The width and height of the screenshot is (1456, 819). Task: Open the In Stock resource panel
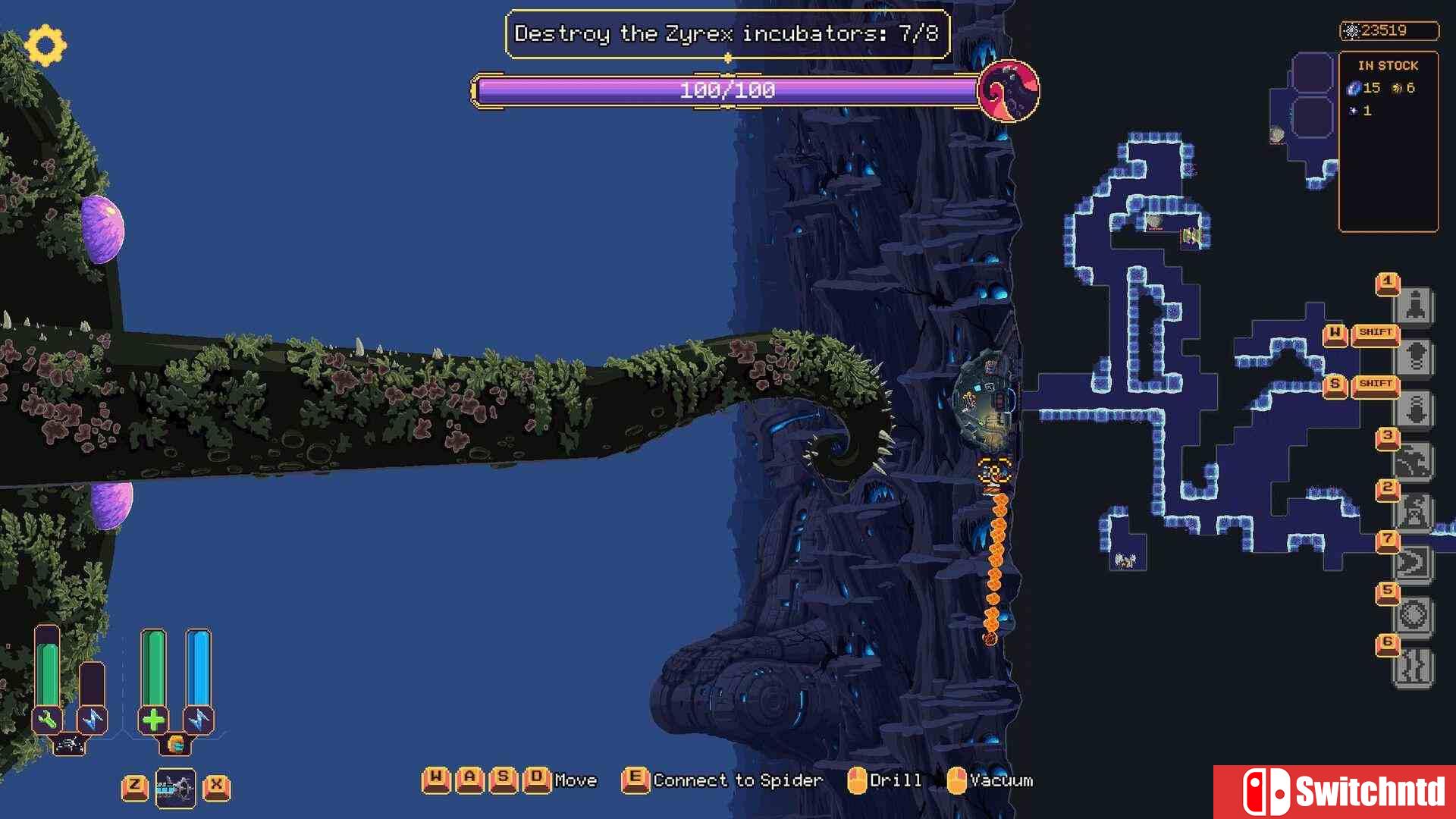[x=1388, y=140]
